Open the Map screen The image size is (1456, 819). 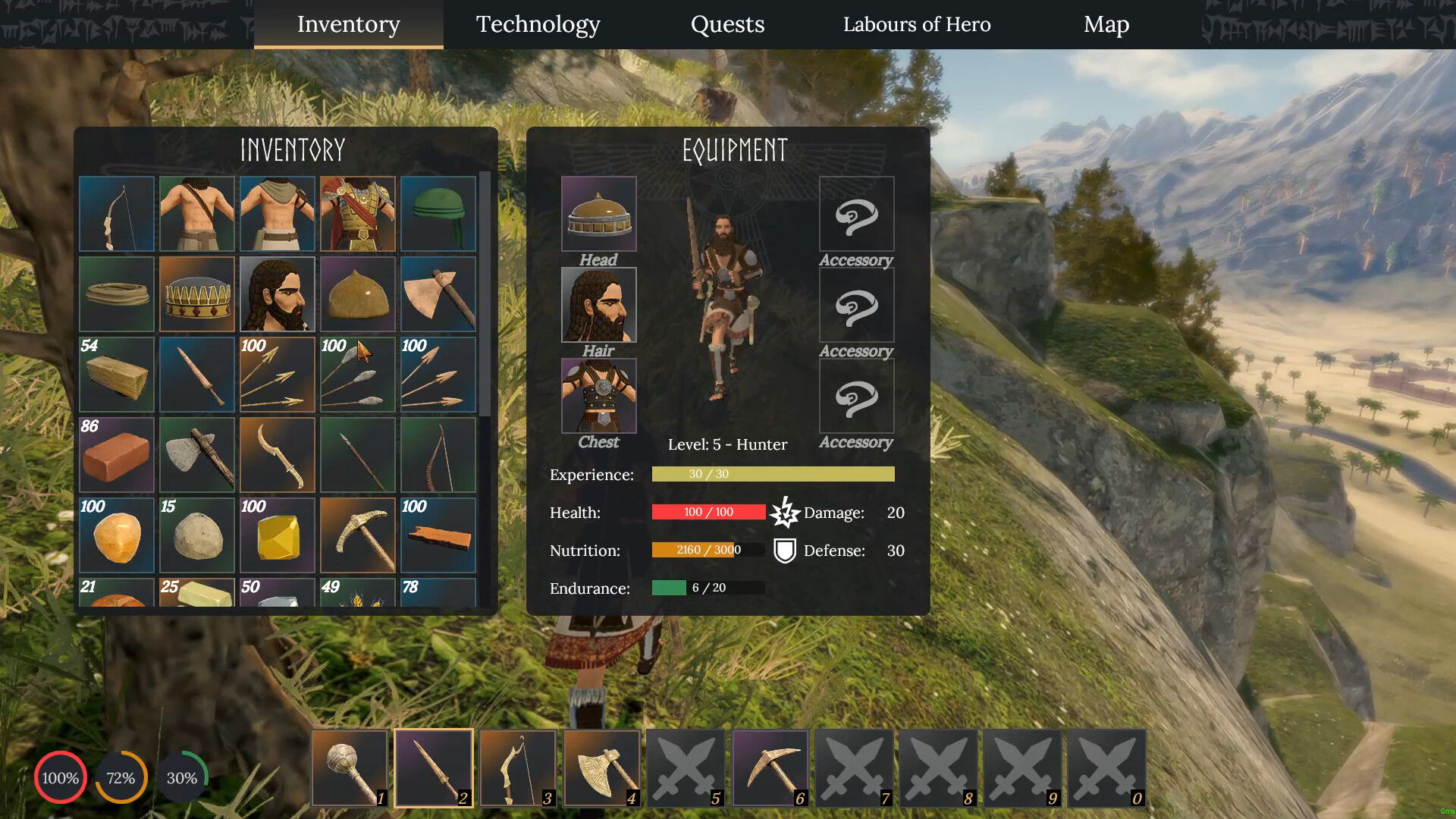(x=1106, y=24)
